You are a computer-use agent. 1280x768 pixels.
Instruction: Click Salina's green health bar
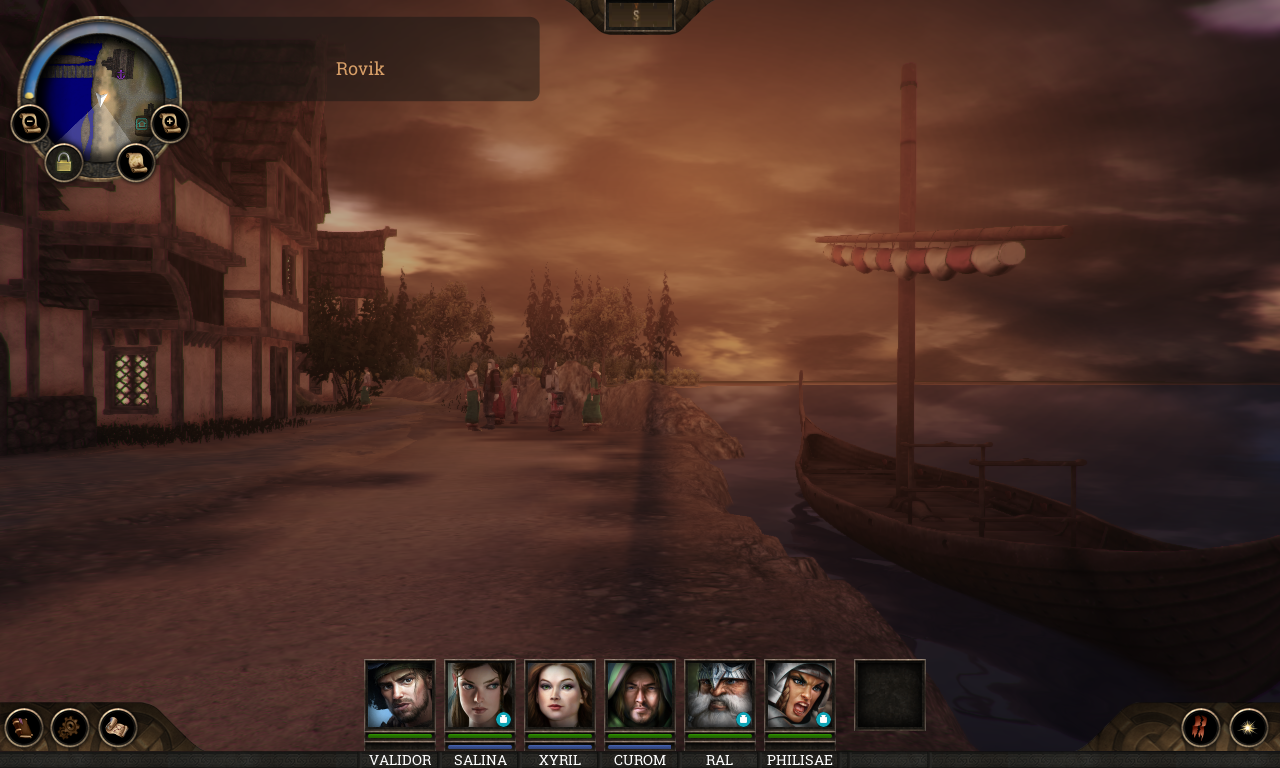point(479,735)
